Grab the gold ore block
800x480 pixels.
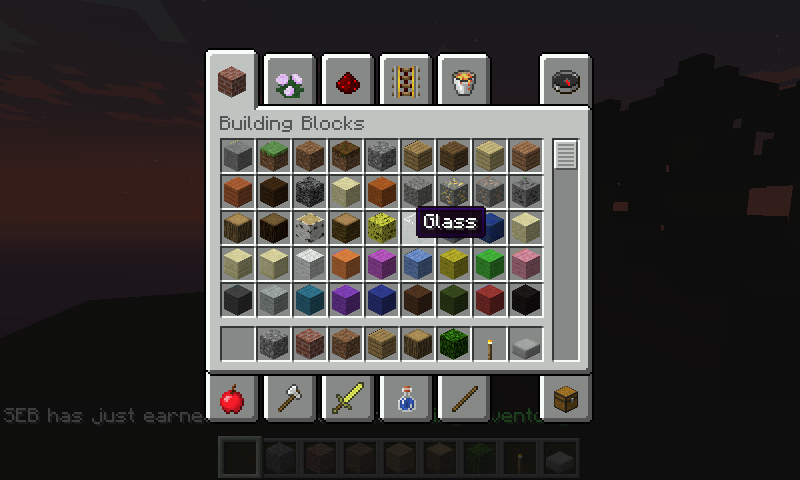pos(453,192)
